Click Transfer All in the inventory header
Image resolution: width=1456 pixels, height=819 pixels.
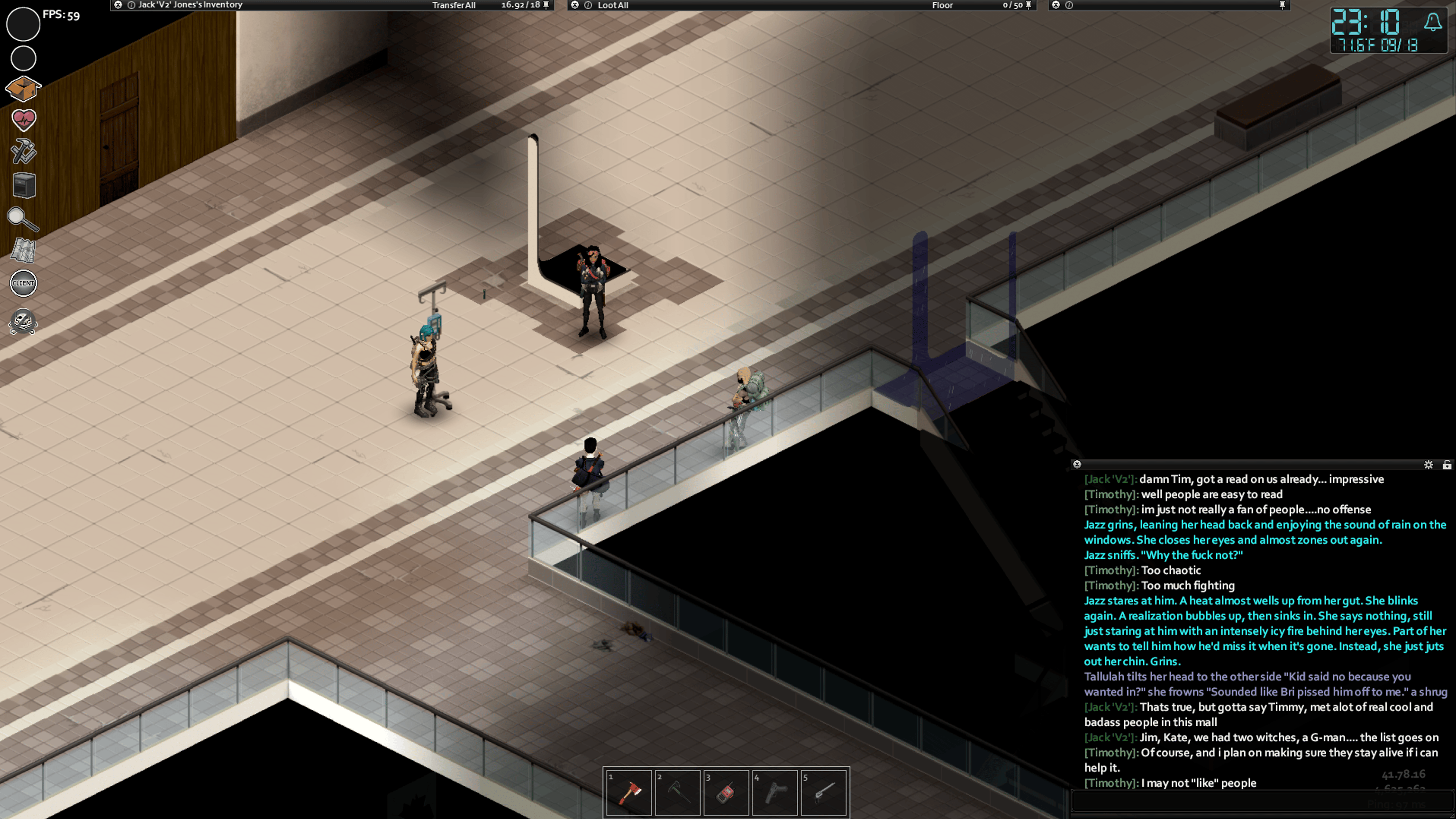coord(453,5)
